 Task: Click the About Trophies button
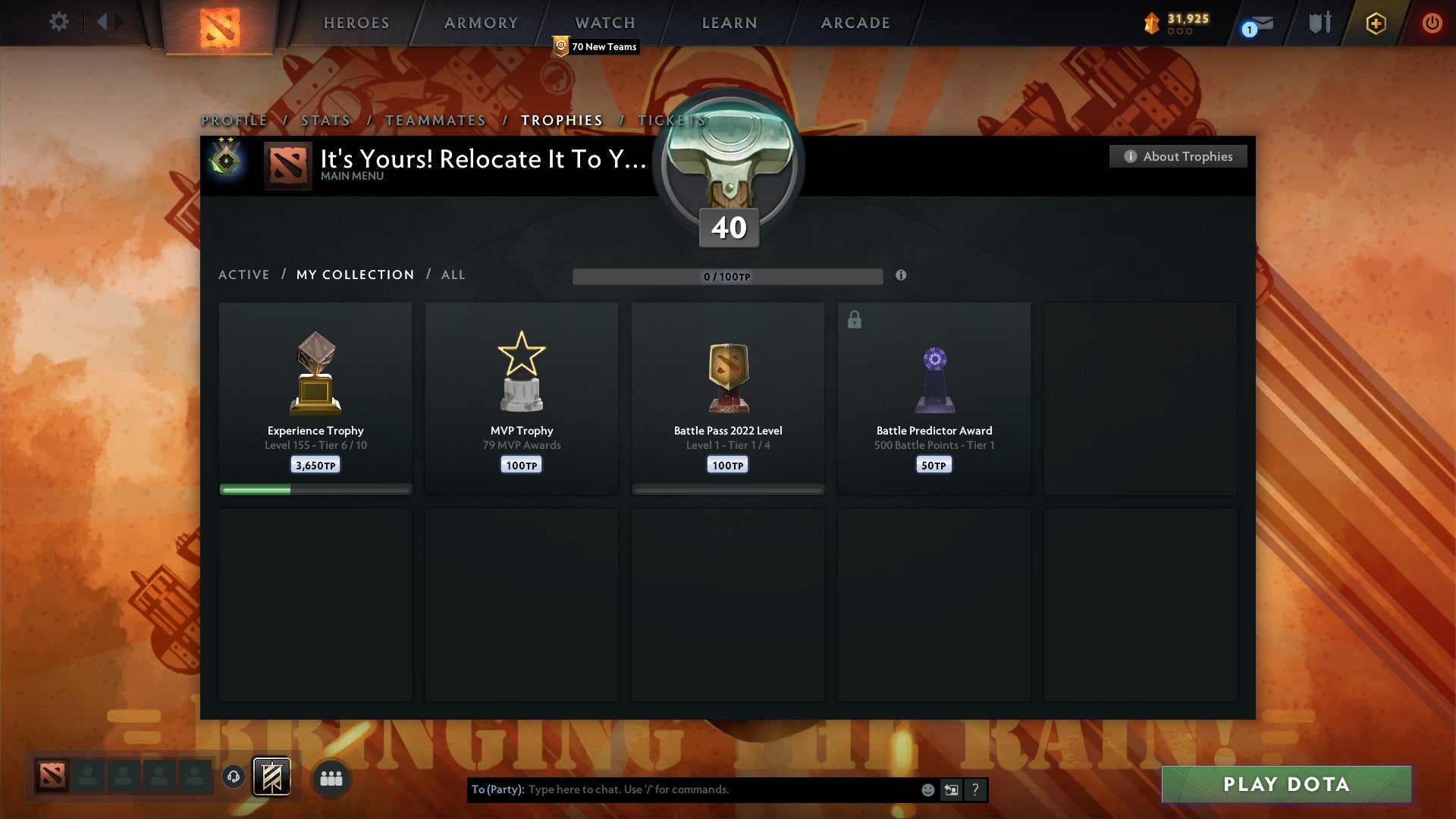[x=1178, y=156]
